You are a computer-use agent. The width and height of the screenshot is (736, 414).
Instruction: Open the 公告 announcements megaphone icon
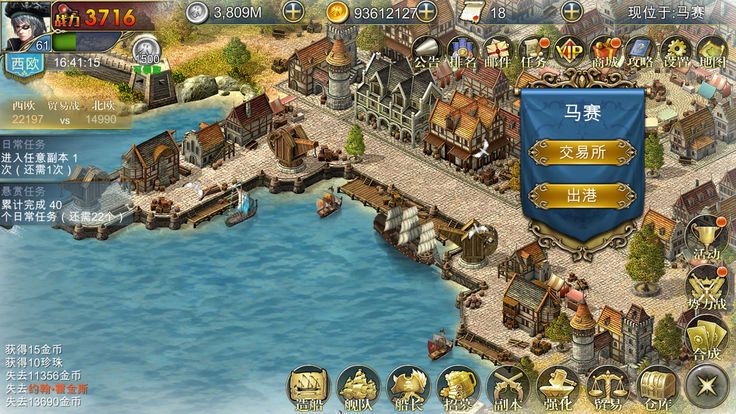[426, 52]
